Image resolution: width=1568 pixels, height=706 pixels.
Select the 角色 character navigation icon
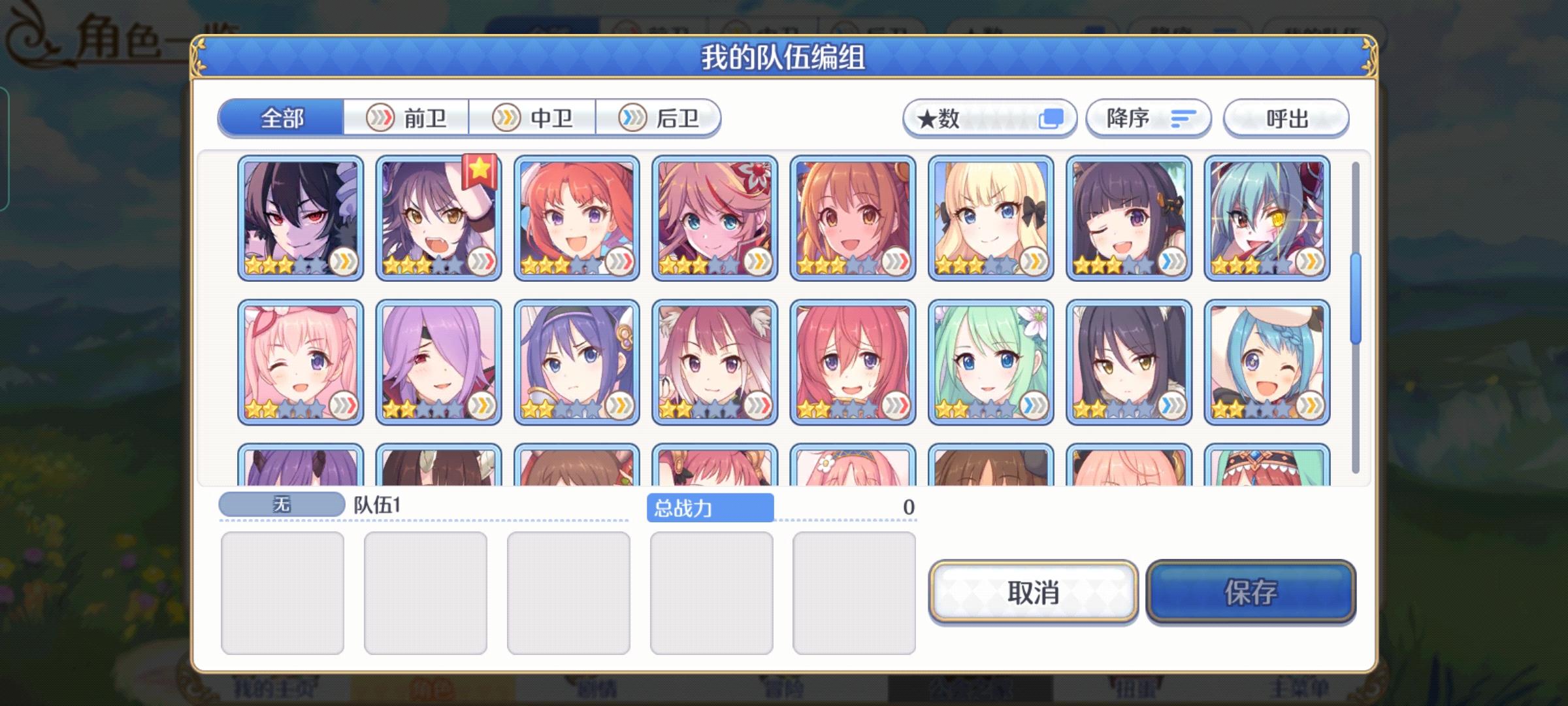431,690
